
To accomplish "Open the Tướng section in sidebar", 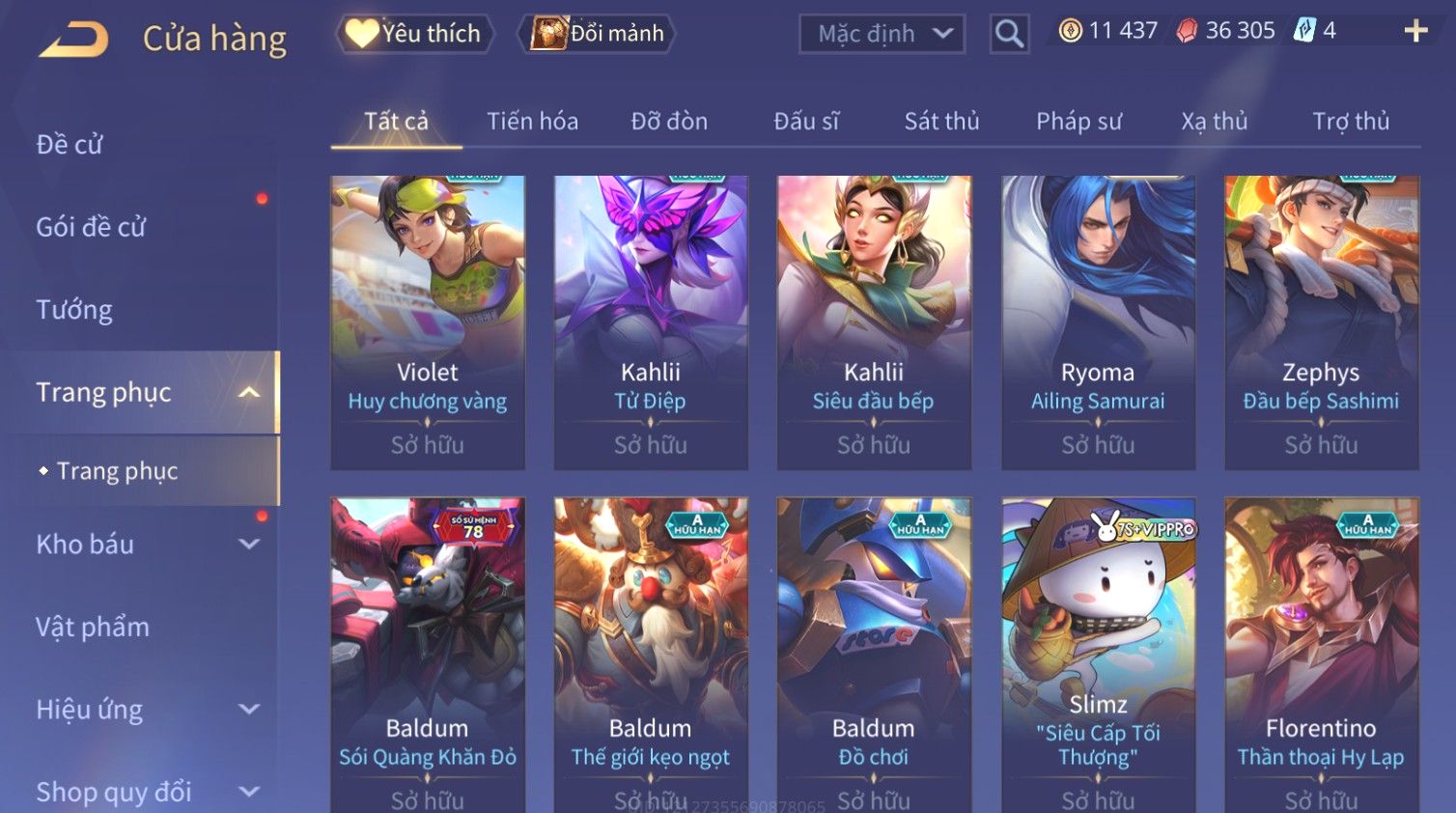I will [74, 310].
